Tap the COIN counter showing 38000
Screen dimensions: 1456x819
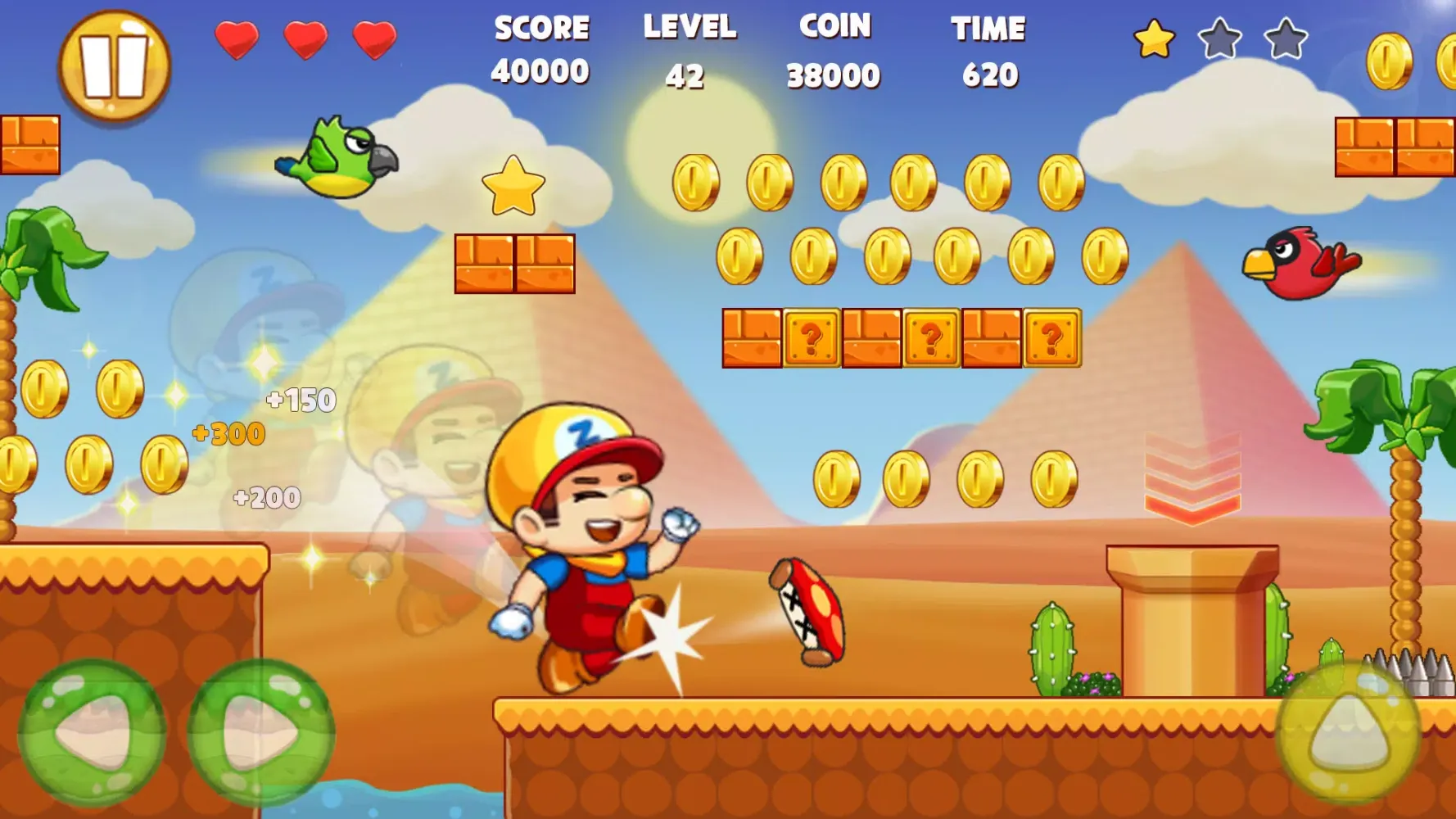[833, 49]
